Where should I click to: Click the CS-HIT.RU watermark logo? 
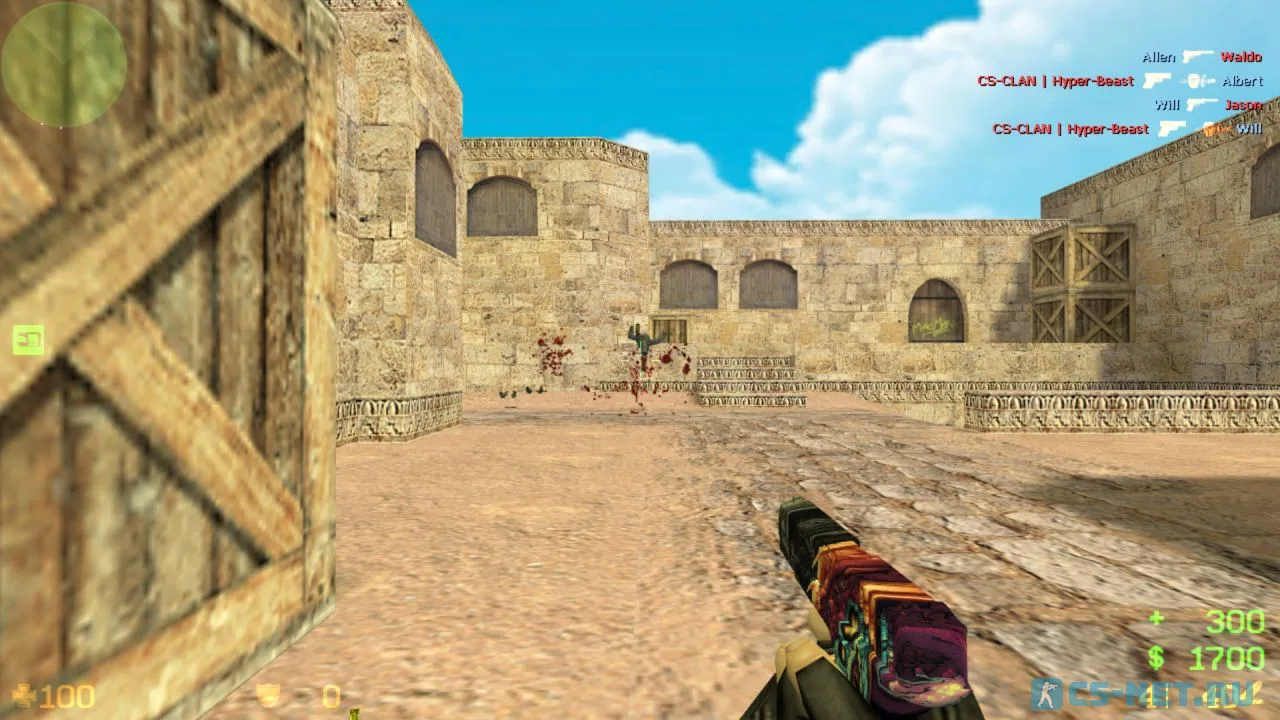click(1145, 694)
